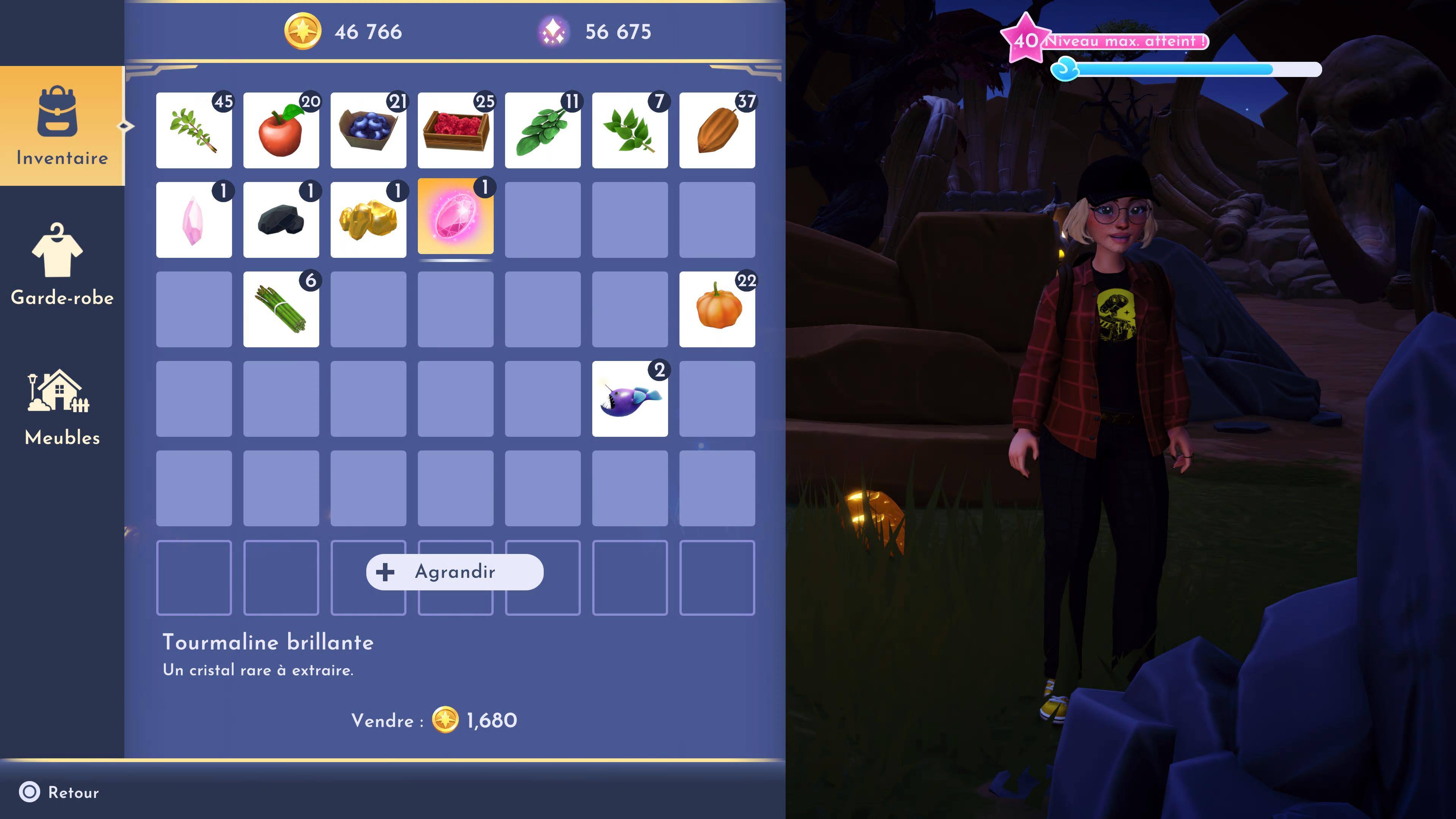Screen dimensions: 1456x819
Task: Choose the blueberries basket slot
Action: click(x=368, y=130)
